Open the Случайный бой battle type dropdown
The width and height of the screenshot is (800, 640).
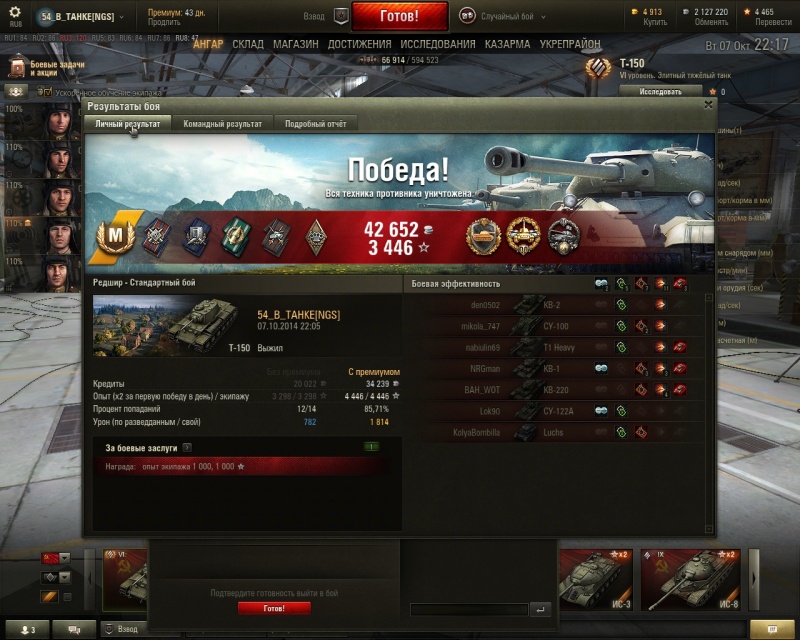pos(500,17)
